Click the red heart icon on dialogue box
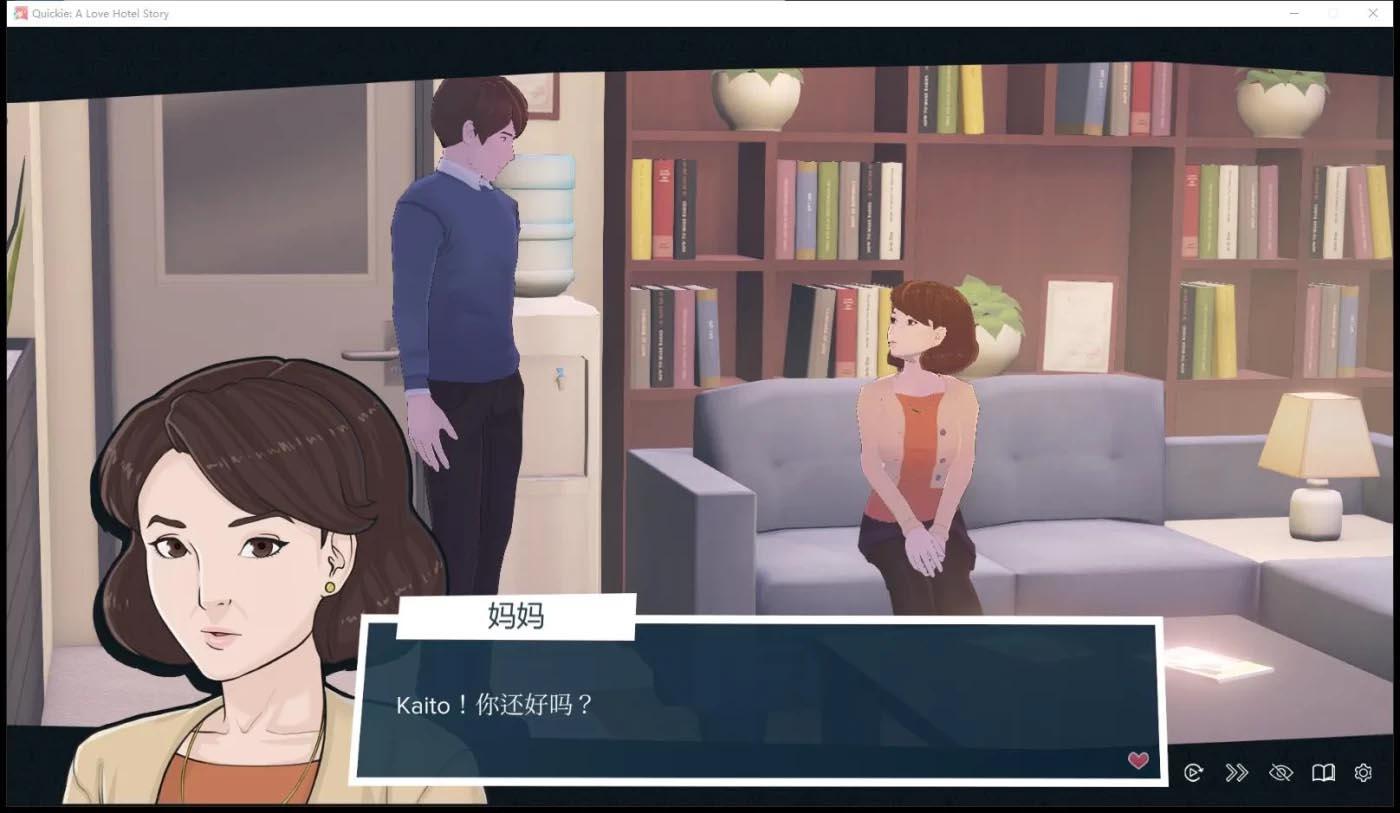This screenshot has width=1400, height=813. [x=1137, y=760]
